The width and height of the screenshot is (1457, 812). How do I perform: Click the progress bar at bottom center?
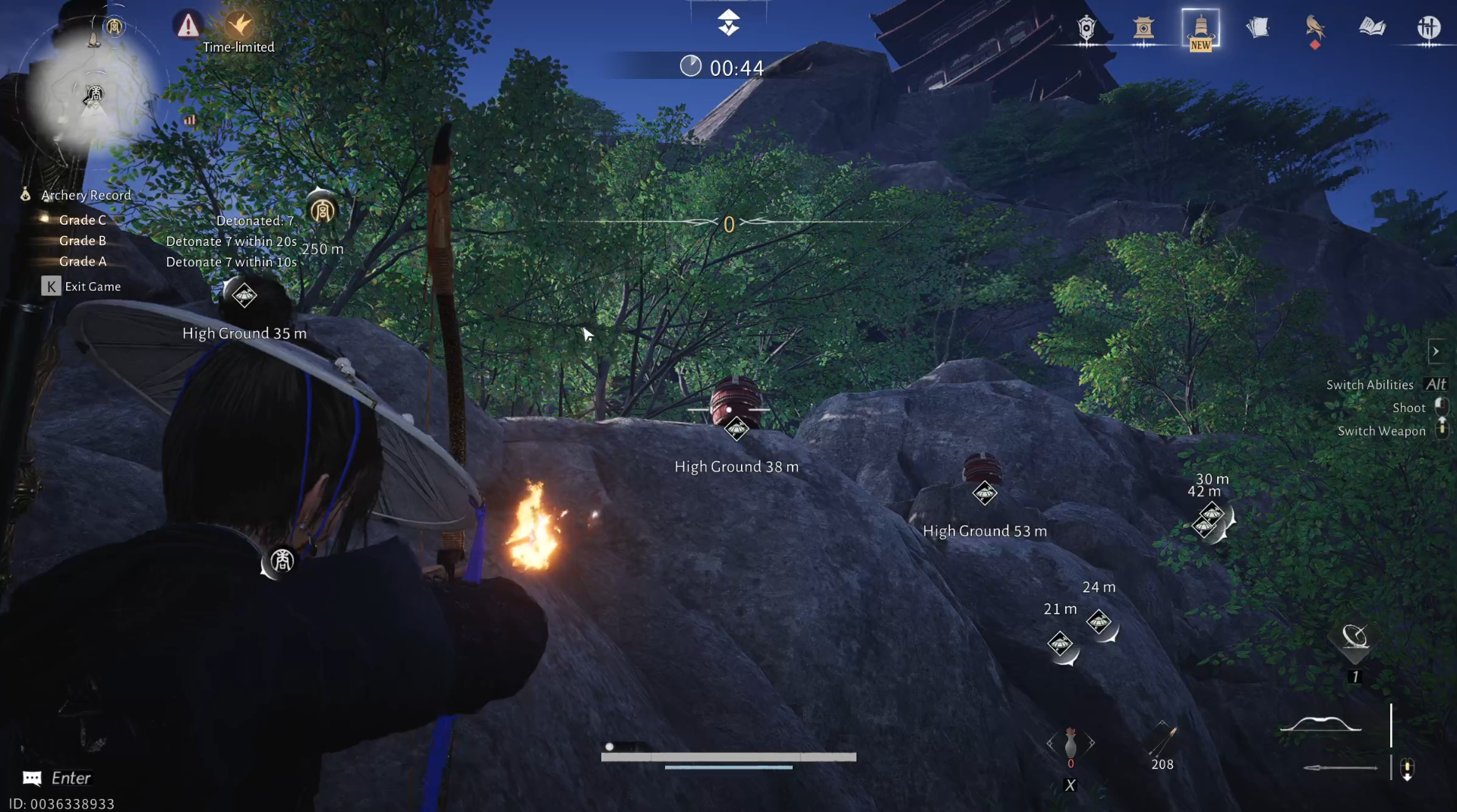coord(729,757)
